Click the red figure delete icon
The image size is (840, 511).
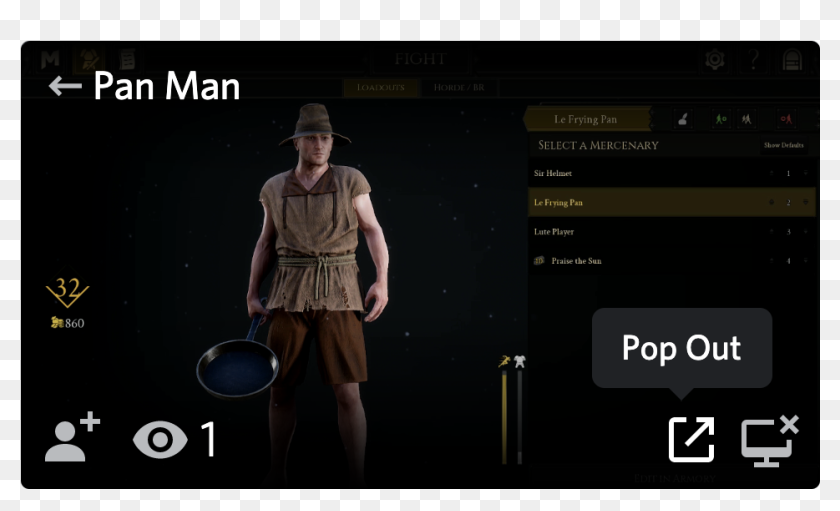(x=787, y=119)
